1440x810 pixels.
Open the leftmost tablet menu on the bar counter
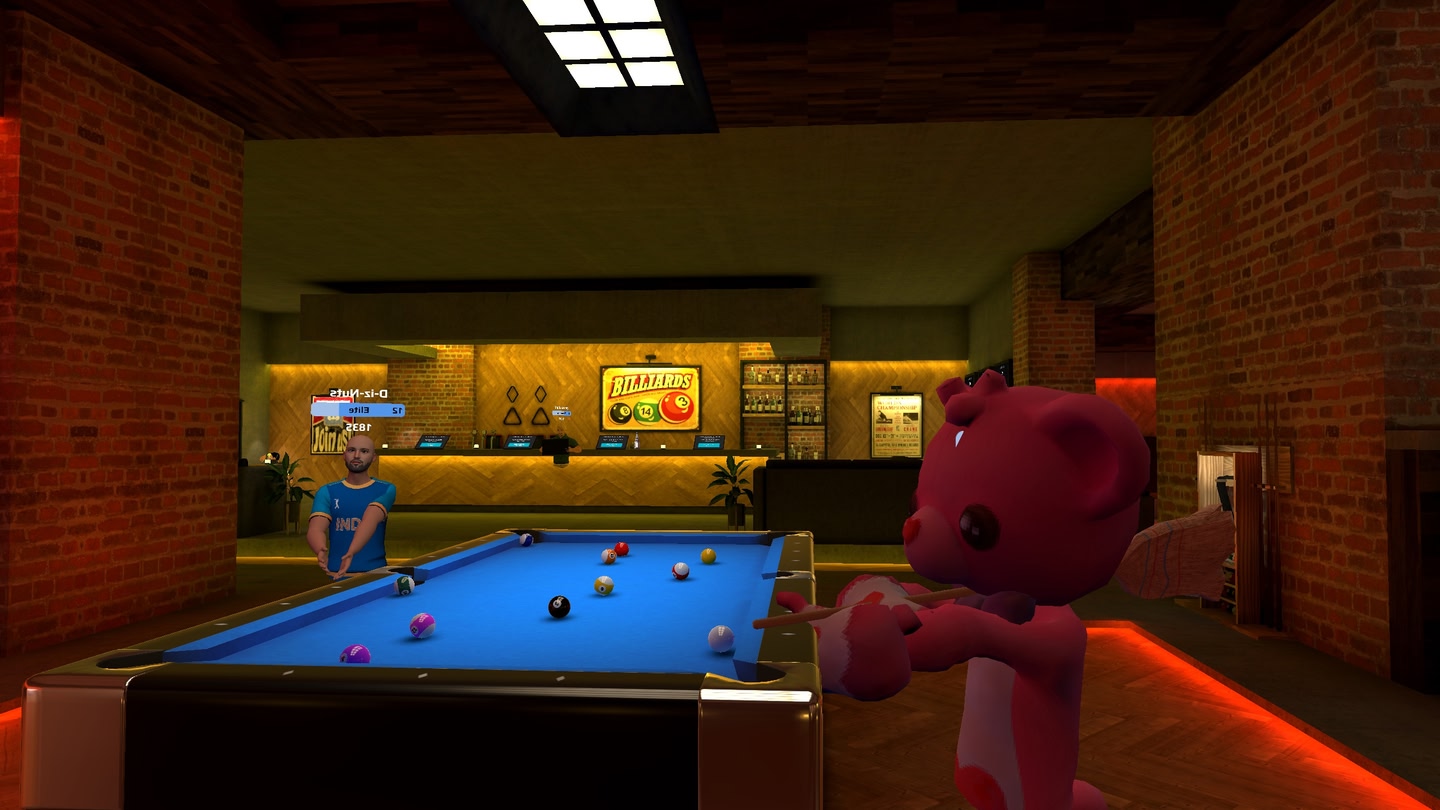click(430, 442)
